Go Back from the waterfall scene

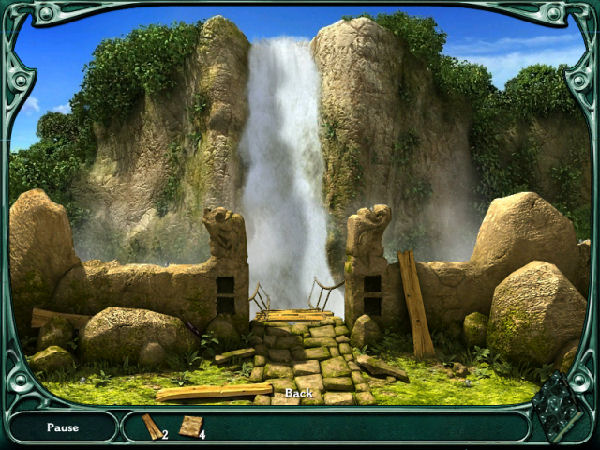pos(298,393)
